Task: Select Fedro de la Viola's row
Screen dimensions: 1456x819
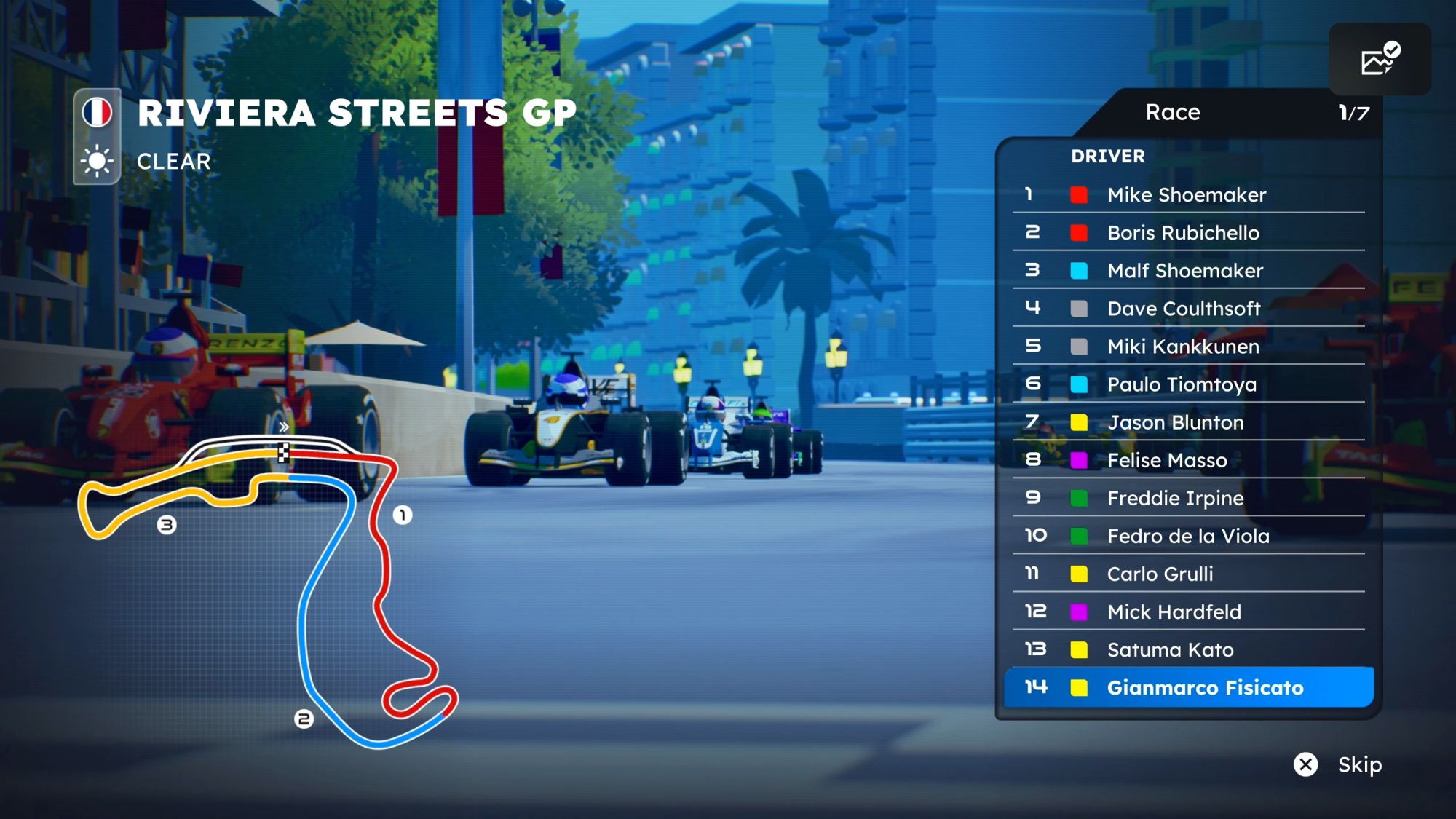Action: click(x=1188, y=536)
